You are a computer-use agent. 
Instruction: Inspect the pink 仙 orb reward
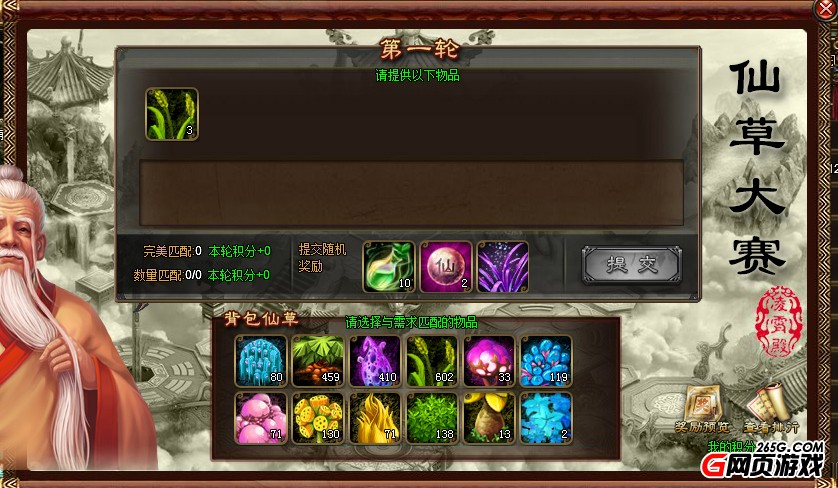pyautogui.click(x=445, y=267)
